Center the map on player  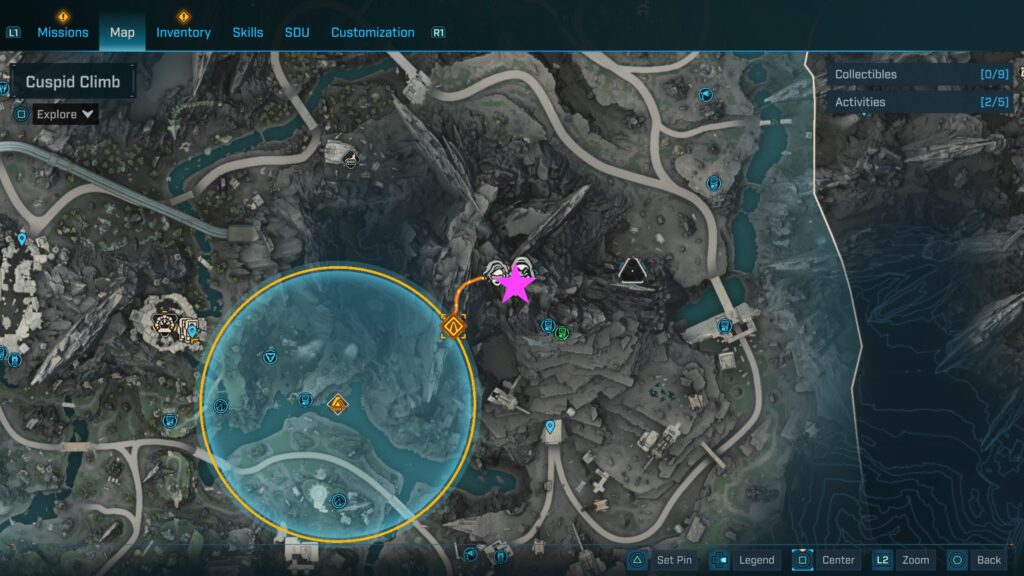tap(826, 560)
